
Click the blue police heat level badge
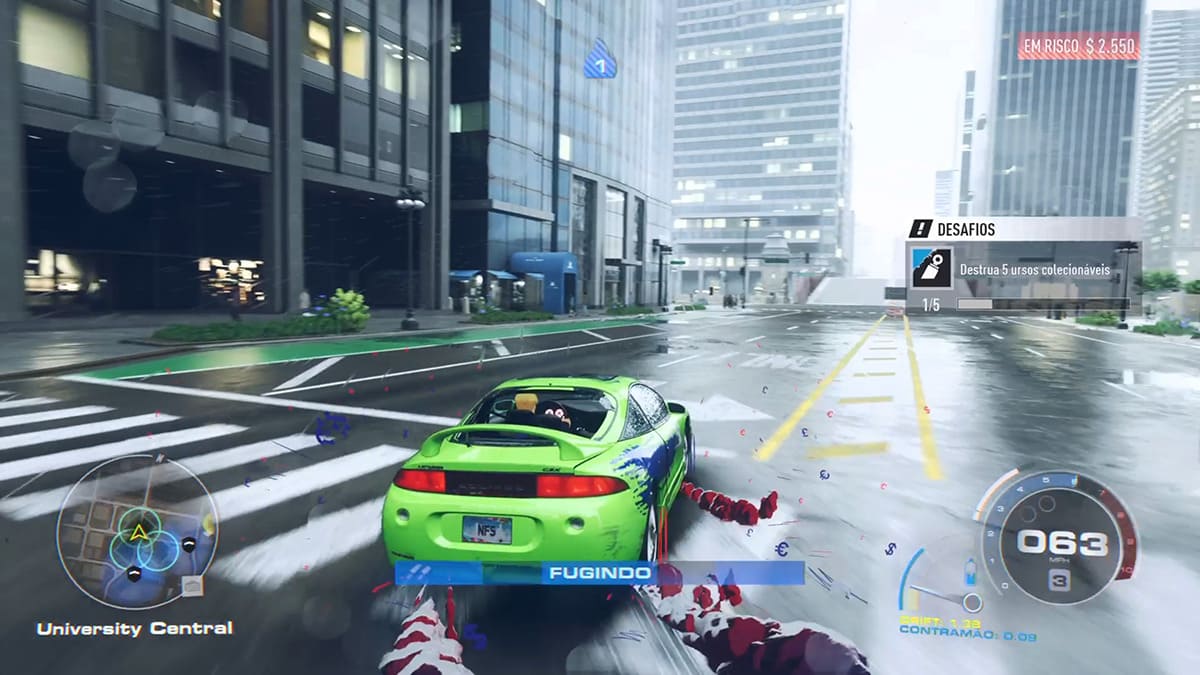tap(600, 61)
